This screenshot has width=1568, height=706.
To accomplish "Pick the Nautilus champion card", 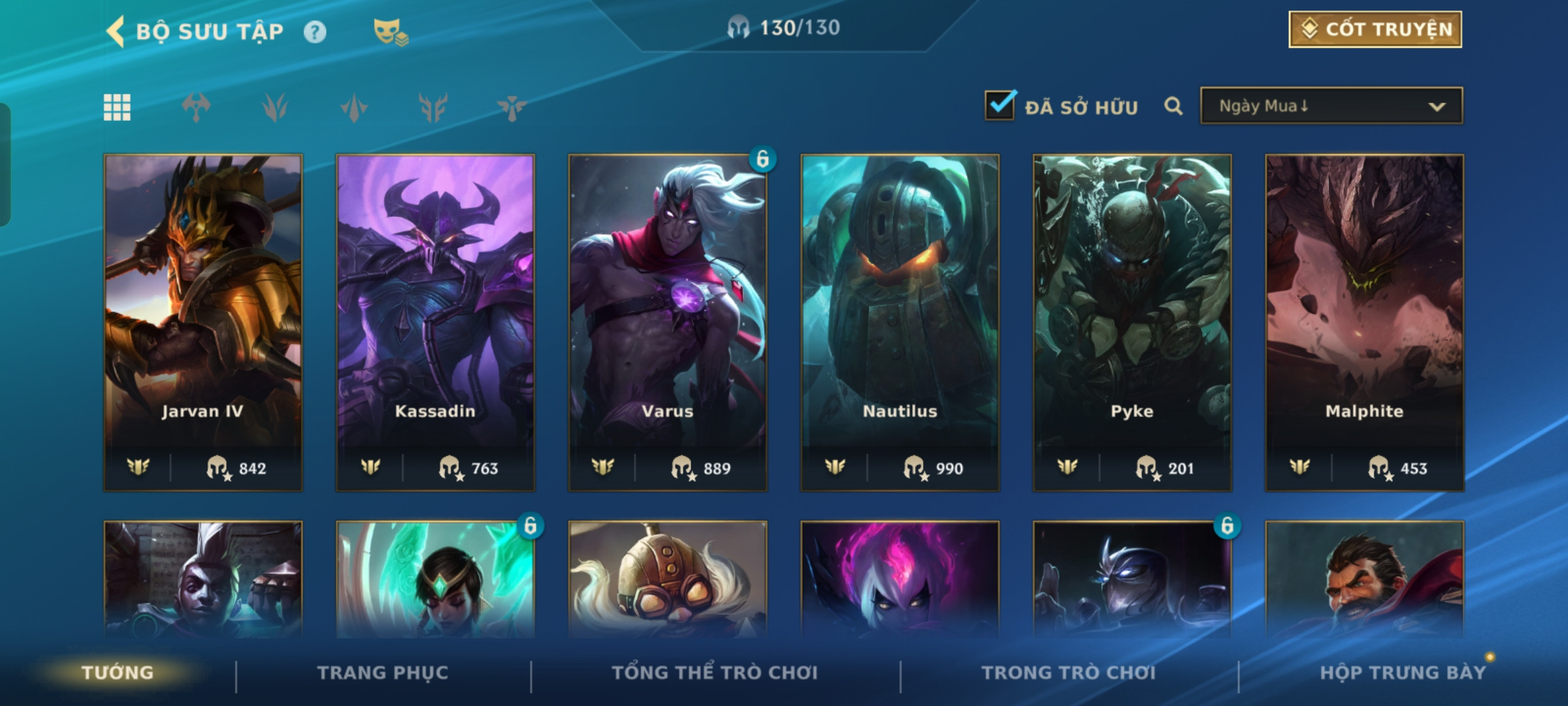I will pyautogui.click(x=900, y=322).
